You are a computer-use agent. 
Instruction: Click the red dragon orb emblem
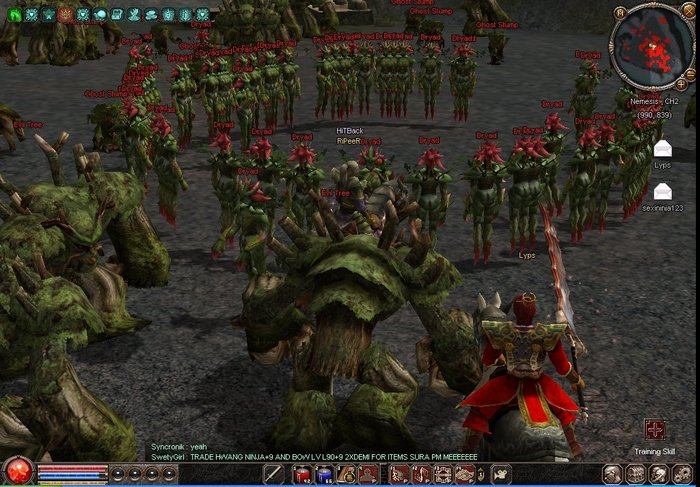click(16, 471)
